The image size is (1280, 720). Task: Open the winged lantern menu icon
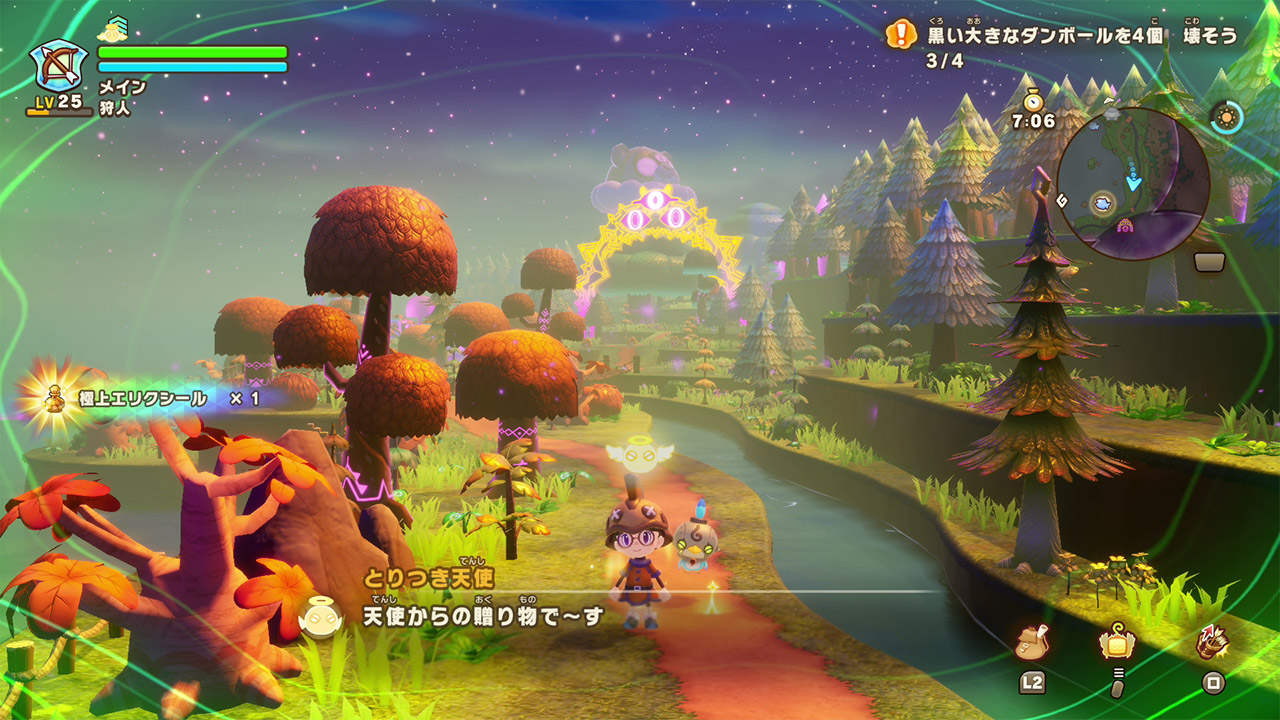click(x=1117, y=643)
